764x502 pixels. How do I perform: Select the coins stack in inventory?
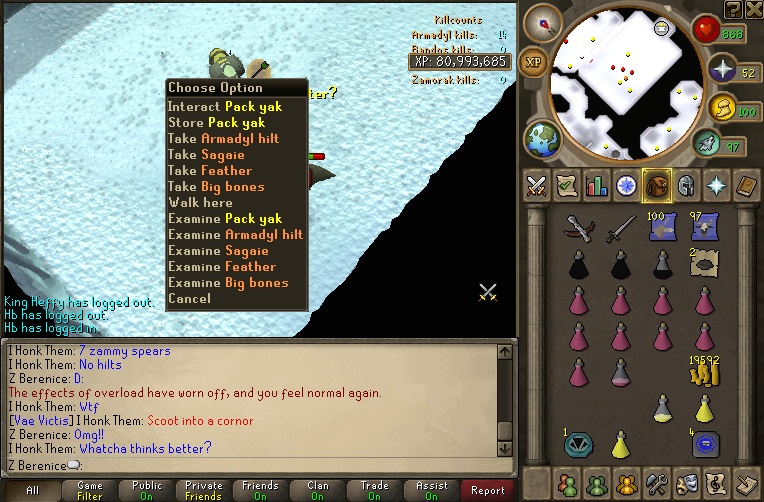704,372
